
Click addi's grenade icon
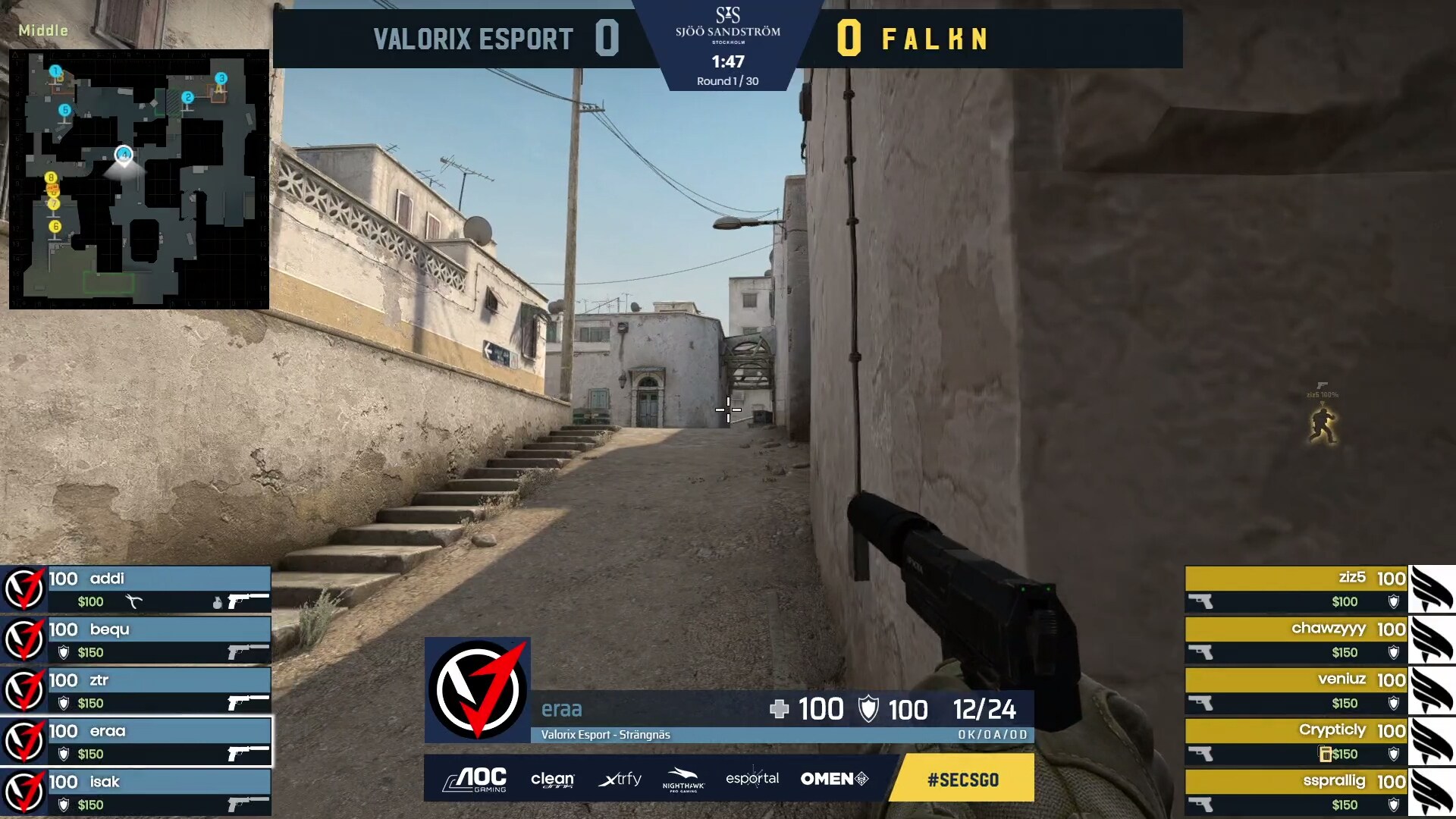click(215, 601)
